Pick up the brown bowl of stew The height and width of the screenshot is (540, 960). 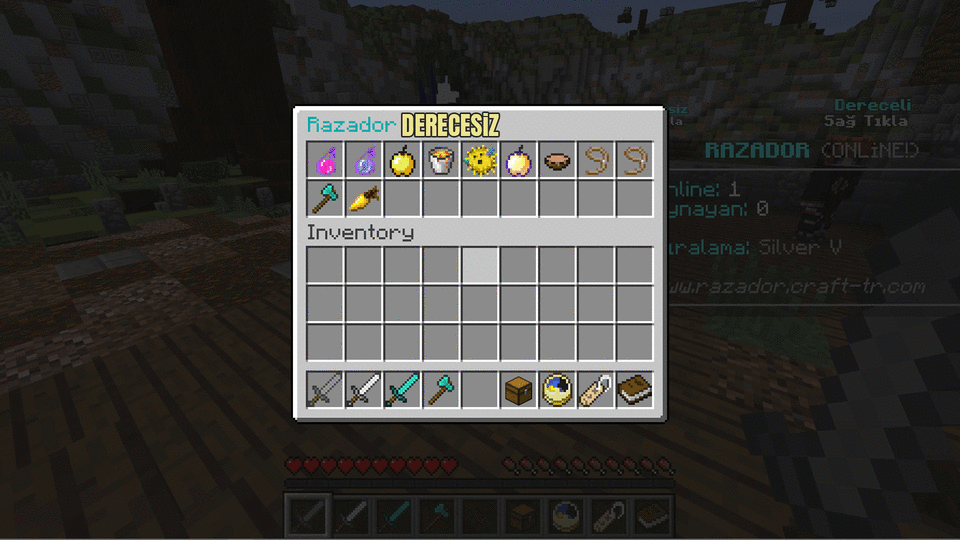(x=557, y=160)
